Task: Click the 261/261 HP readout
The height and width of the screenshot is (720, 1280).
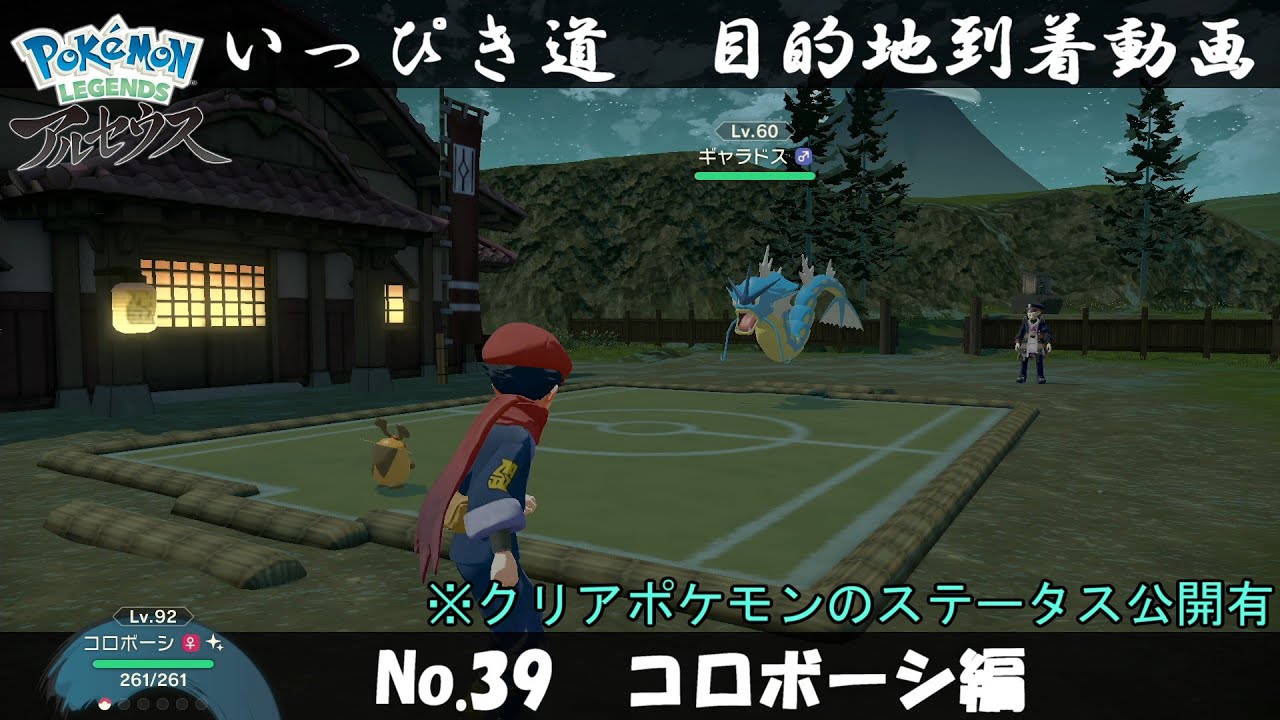Action: 152,680
